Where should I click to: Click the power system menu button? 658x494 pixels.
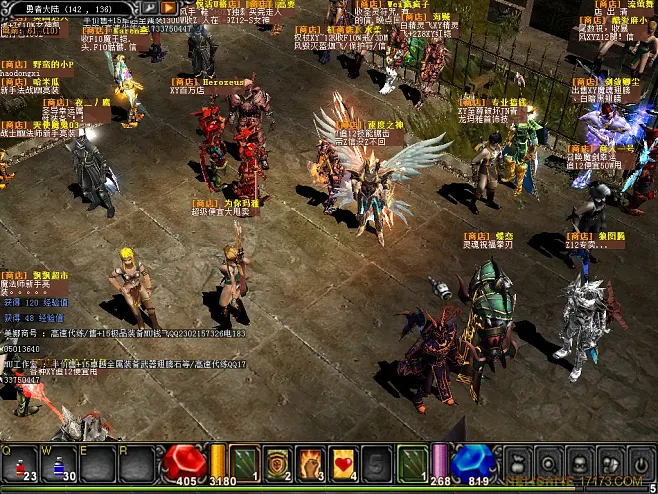[638, 463]
